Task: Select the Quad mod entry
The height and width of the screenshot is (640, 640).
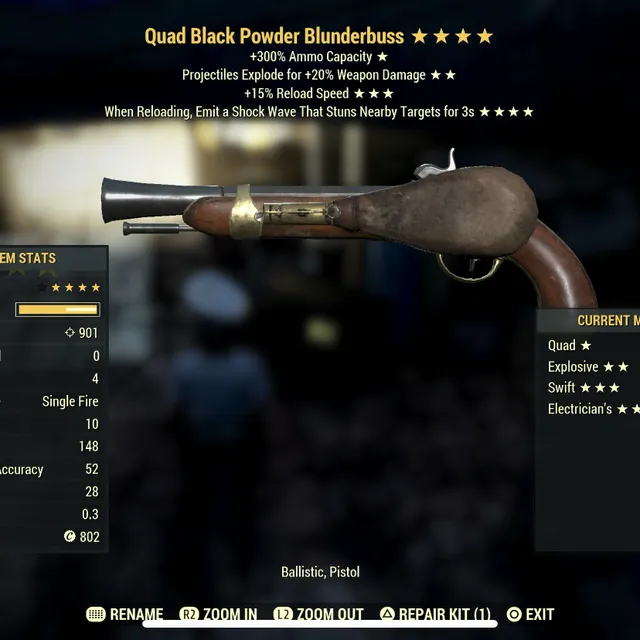Action: click(570, 345)
